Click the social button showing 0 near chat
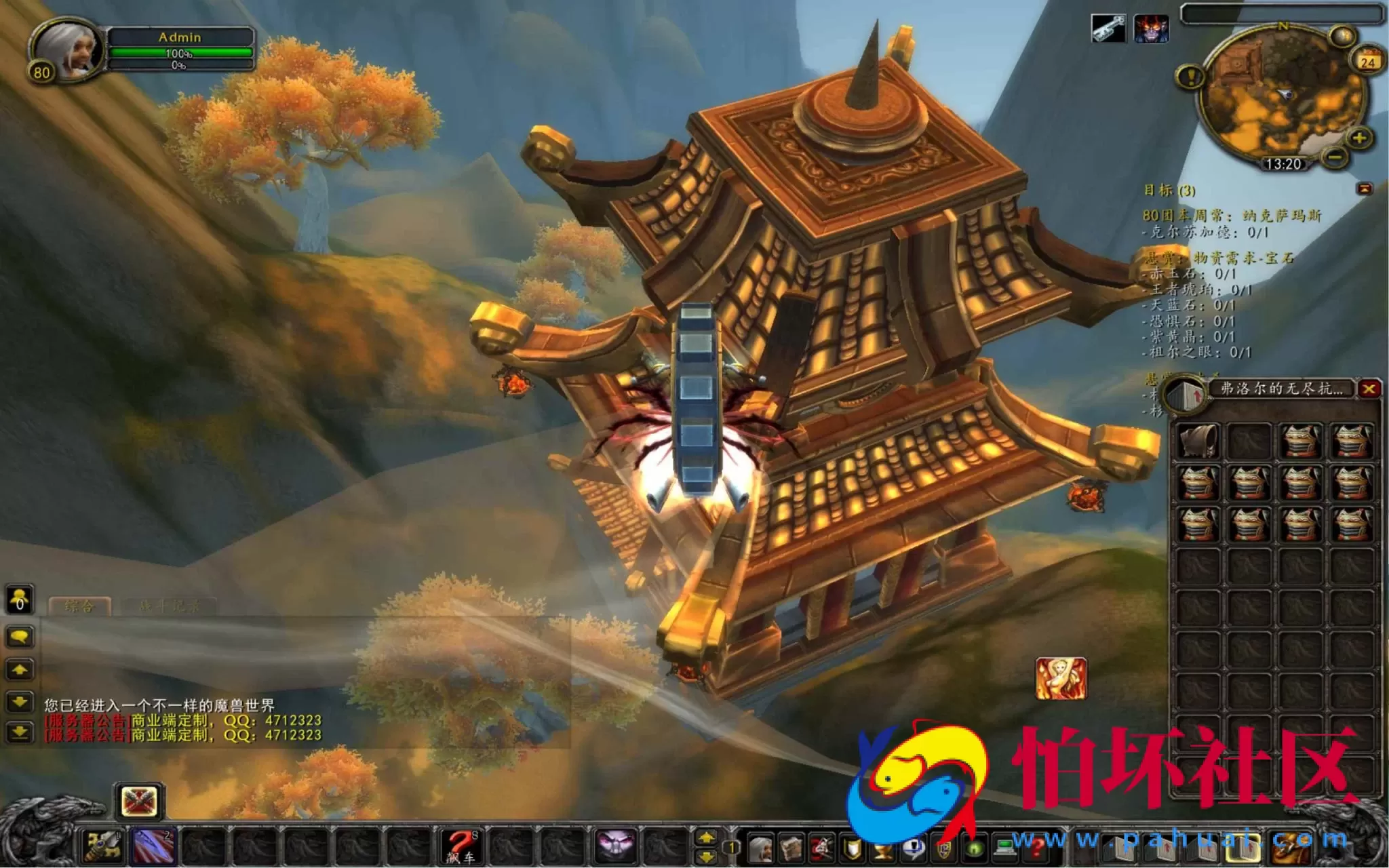 (x=19, y=598)
